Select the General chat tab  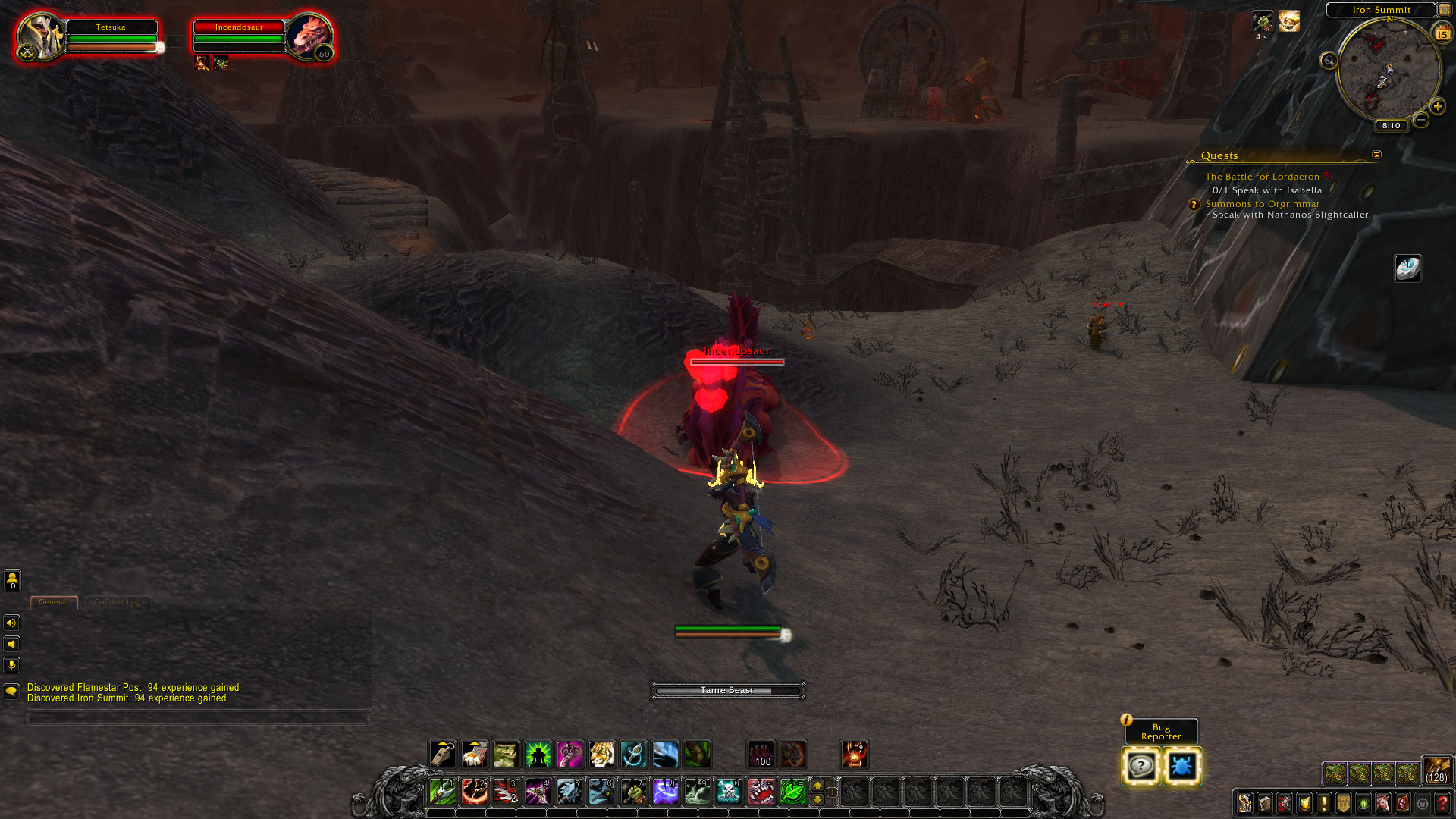point(53,602)
